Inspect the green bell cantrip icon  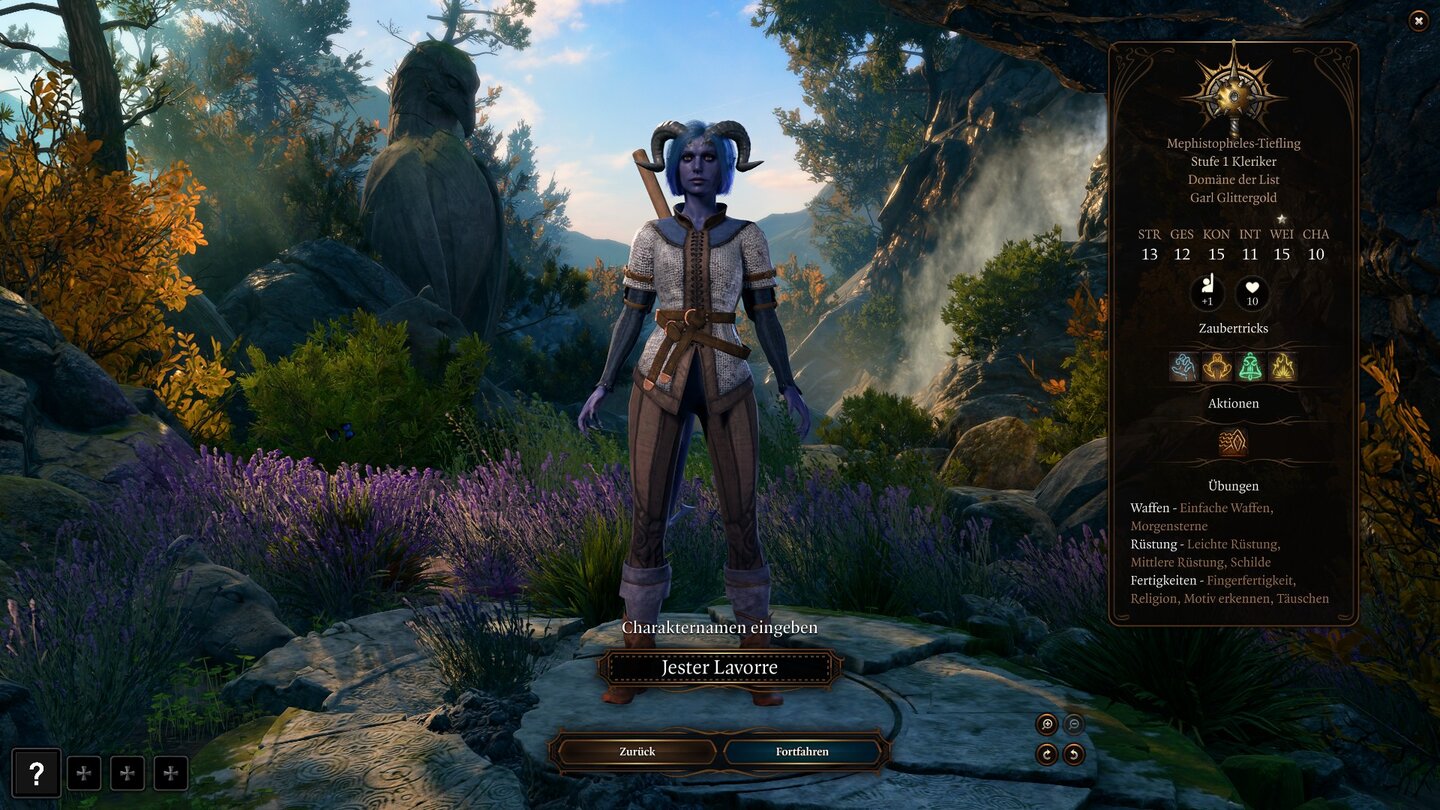(x=1250, y=367)
